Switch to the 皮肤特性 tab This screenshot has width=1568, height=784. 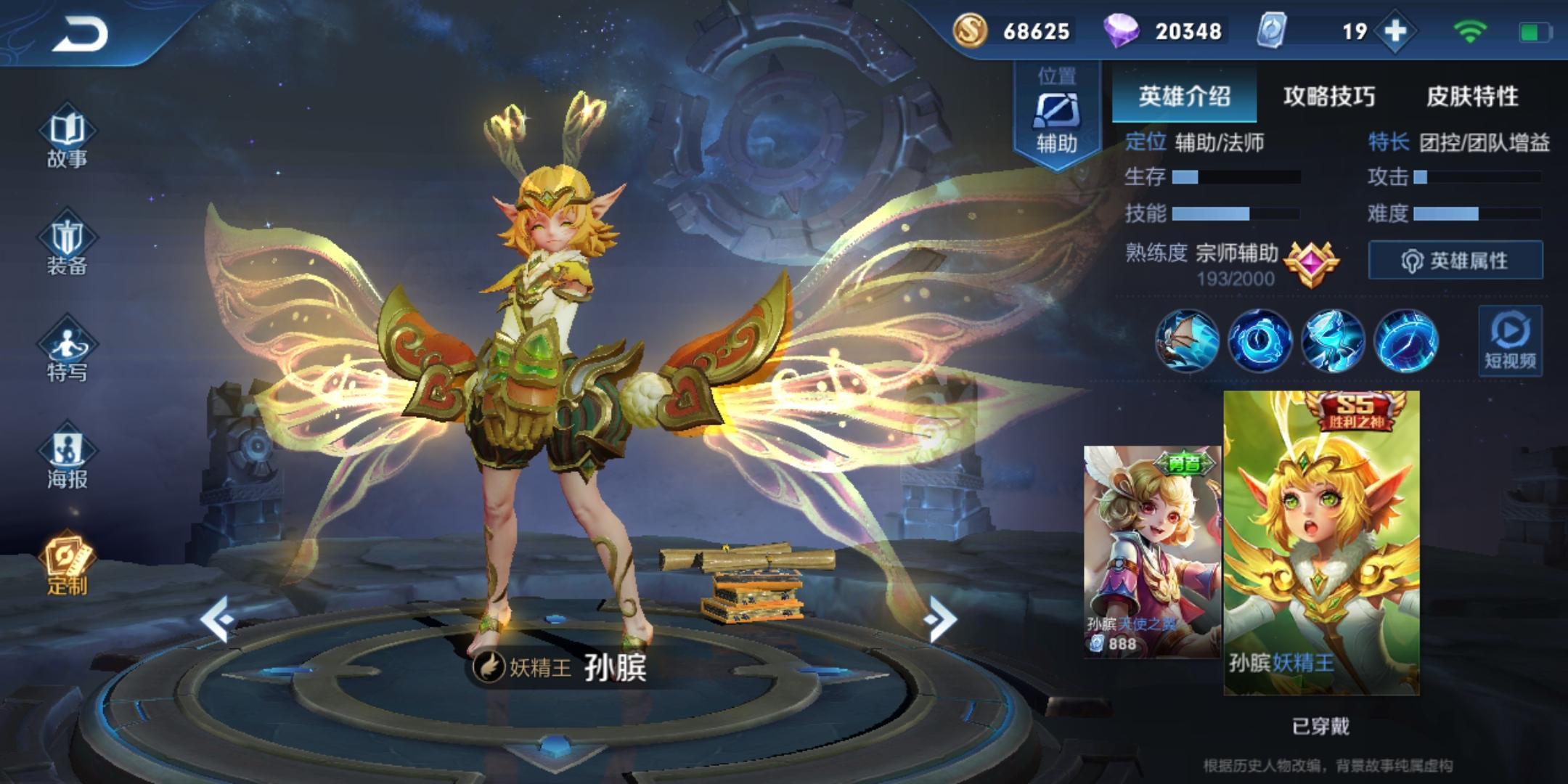tap(1472, 96)
